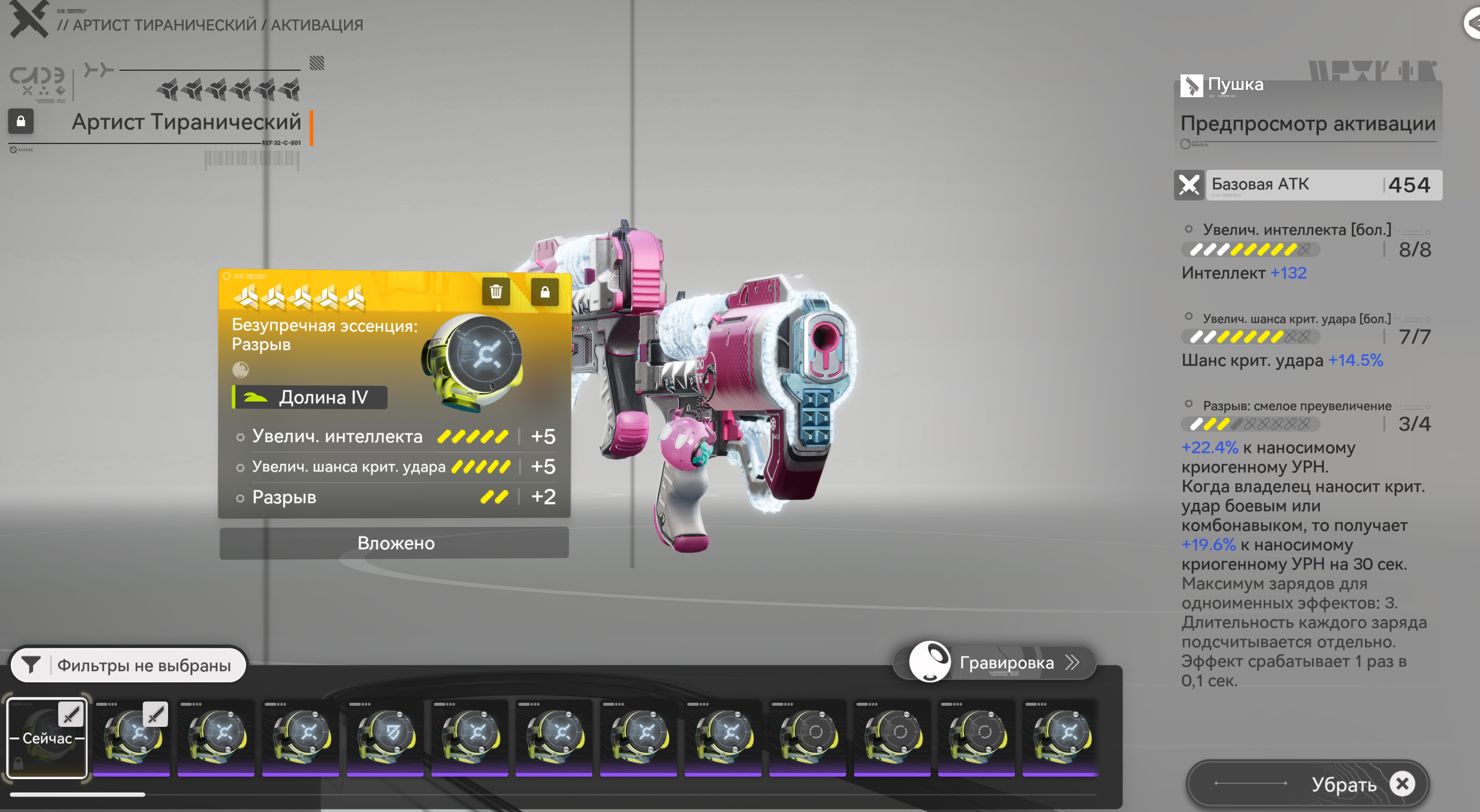
Task: Discard the essence with the trash icon
Action: point(496,292)
